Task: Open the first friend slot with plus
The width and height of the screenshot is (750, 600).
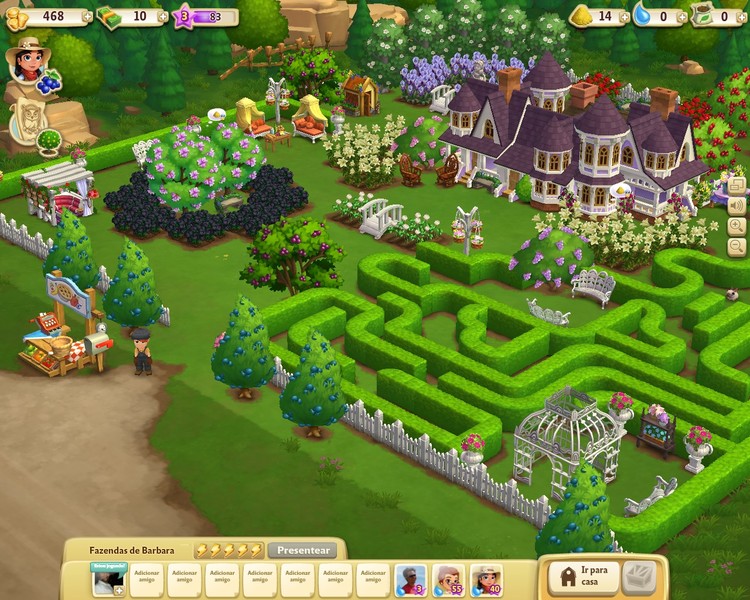Action: [108, 580]
